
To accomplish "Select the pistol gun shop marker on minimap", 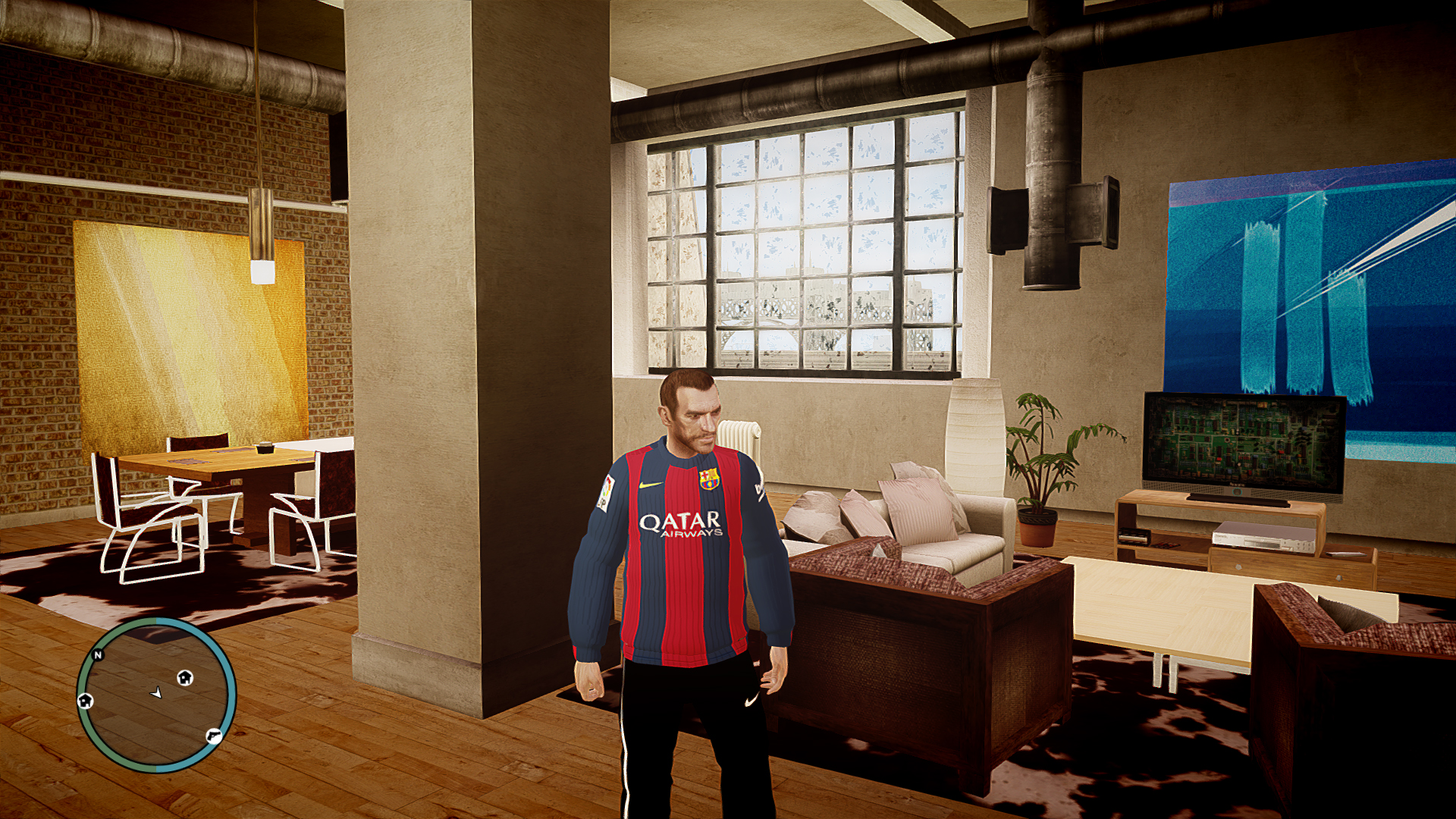I will (x=214, y=735).
